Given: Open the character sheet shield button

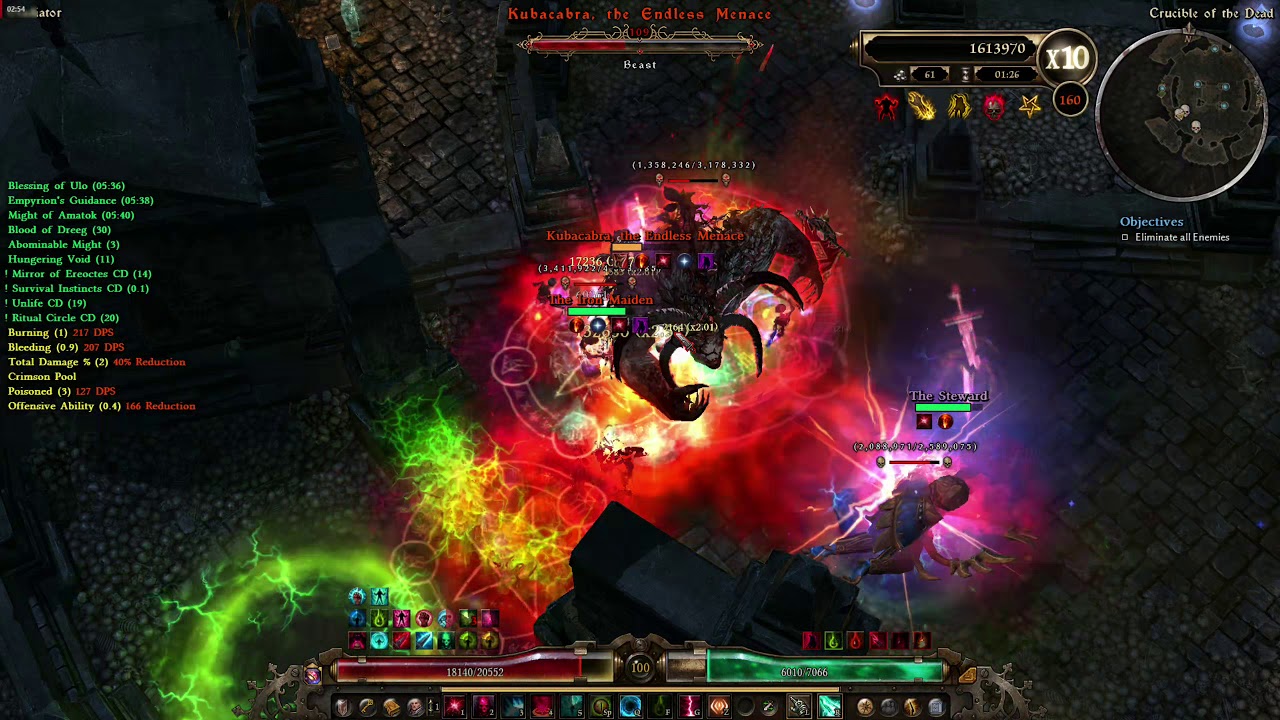Looking at the screenshot, I should pyautogui.click(x=343, y=707).
